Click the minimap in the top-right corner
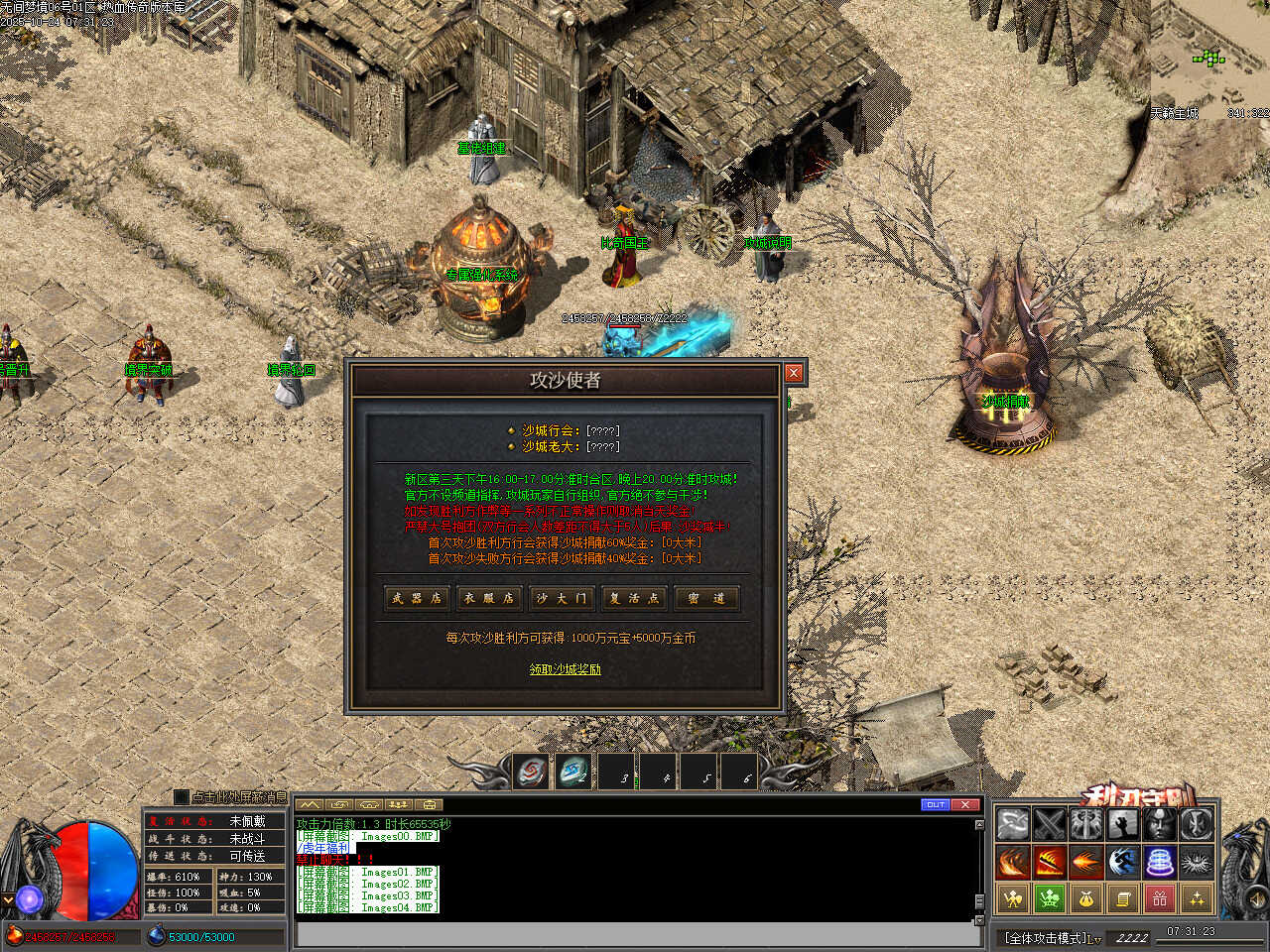The height and width of the screenshot is (952, 1270). 1210,59
